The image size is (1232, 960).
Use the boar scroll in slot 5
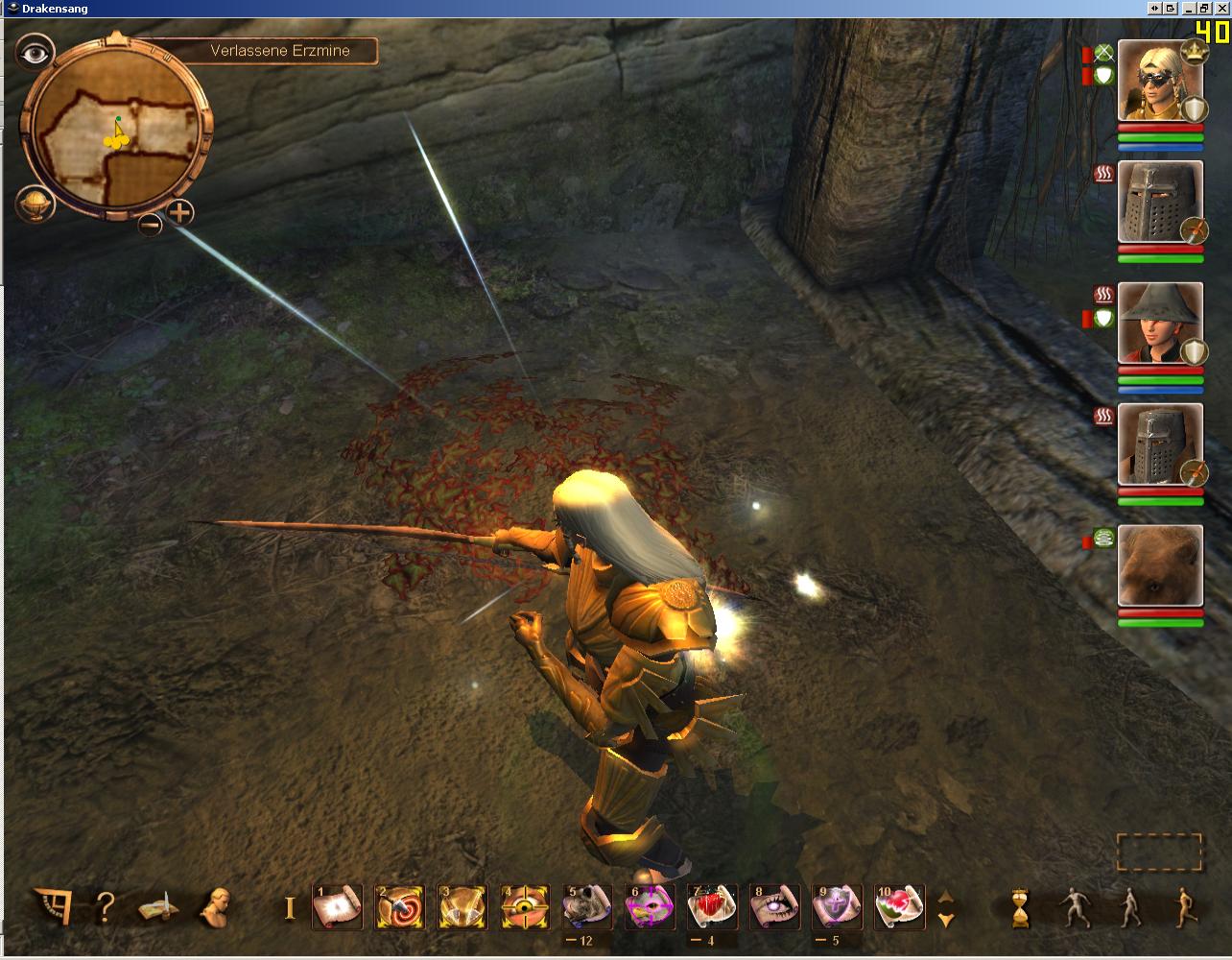pos(587,906)
